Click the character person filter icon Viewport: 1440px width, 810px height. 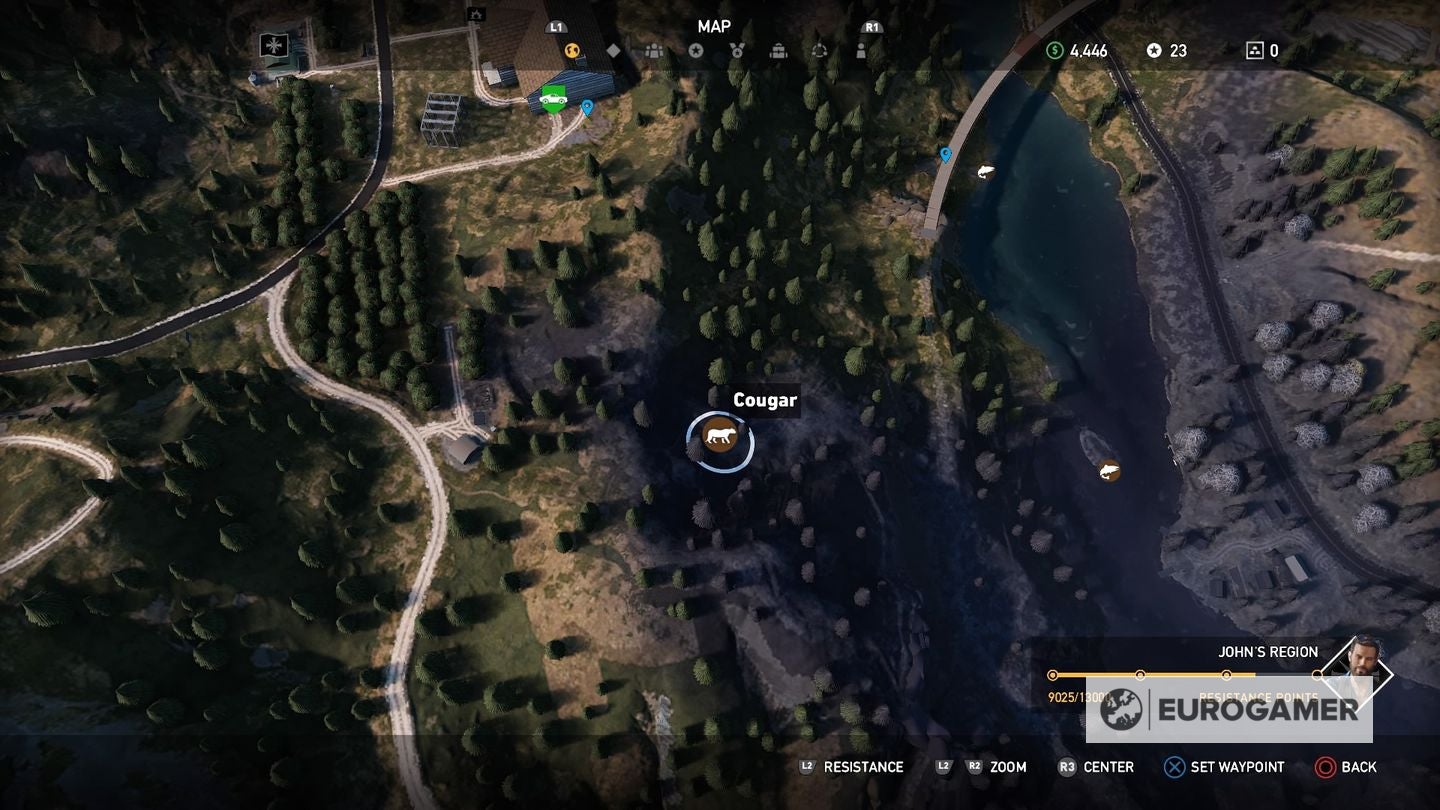click(862, 49)
